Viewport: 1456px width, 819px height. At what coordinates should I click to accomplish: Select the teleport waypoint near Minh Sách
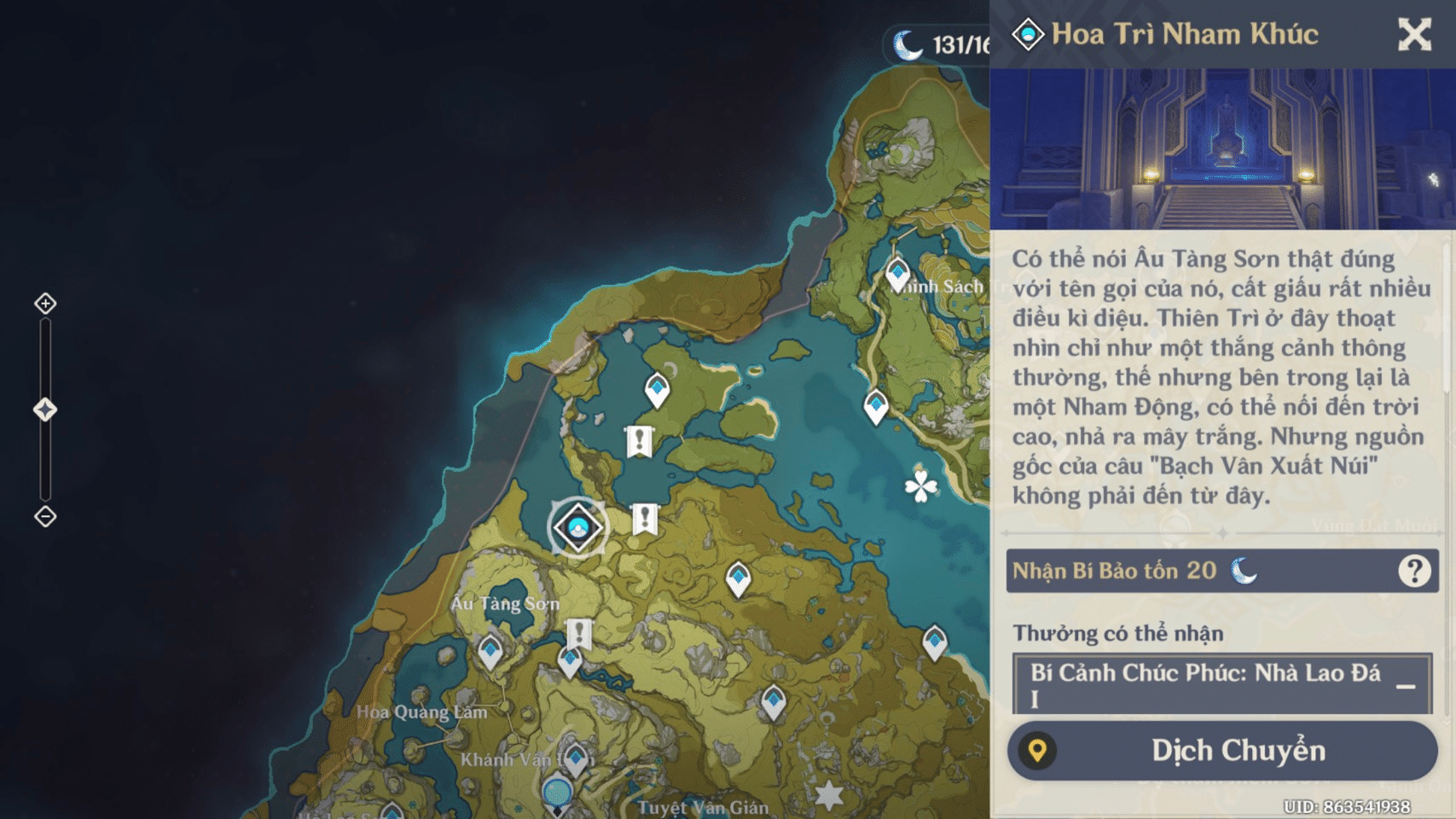pos(896,273)
